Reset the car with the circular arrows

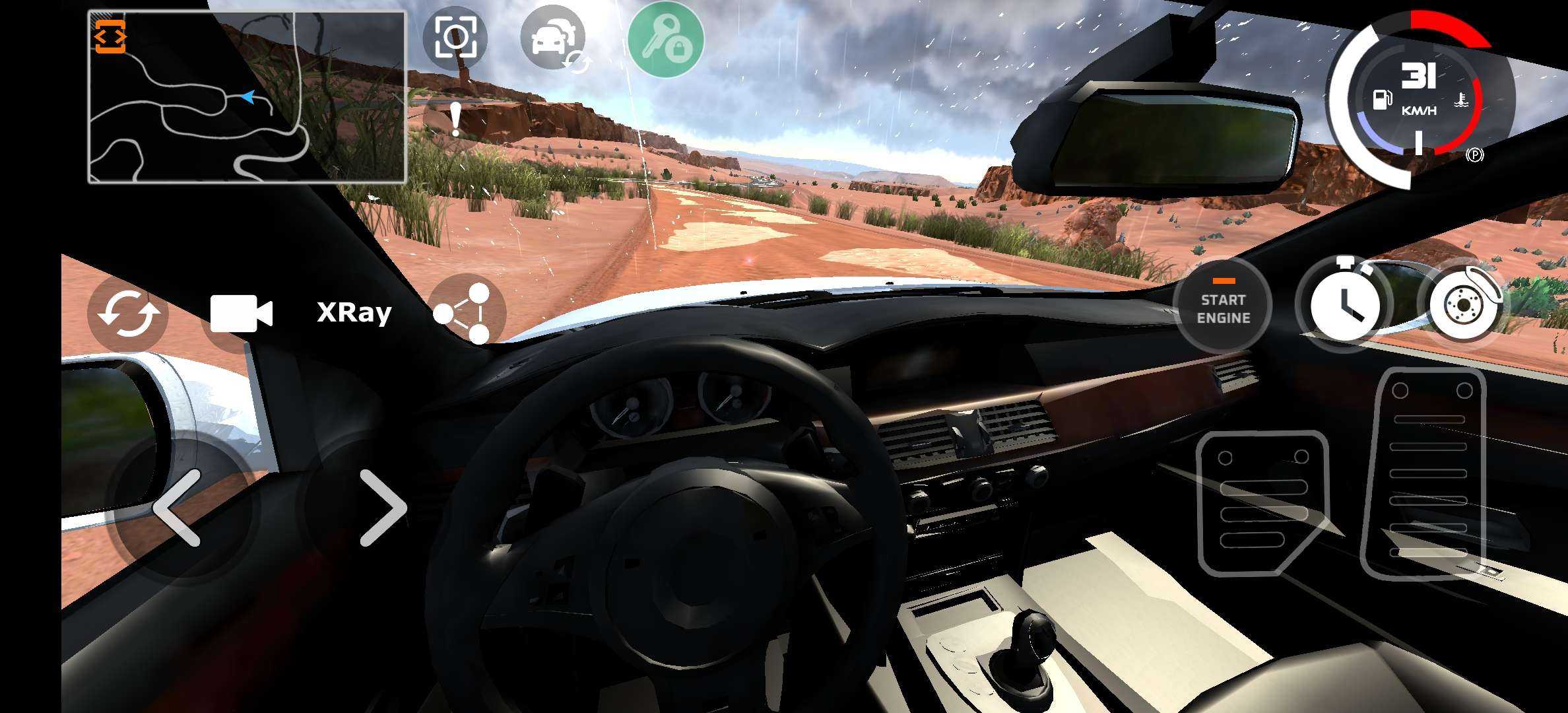coord(128,314)
